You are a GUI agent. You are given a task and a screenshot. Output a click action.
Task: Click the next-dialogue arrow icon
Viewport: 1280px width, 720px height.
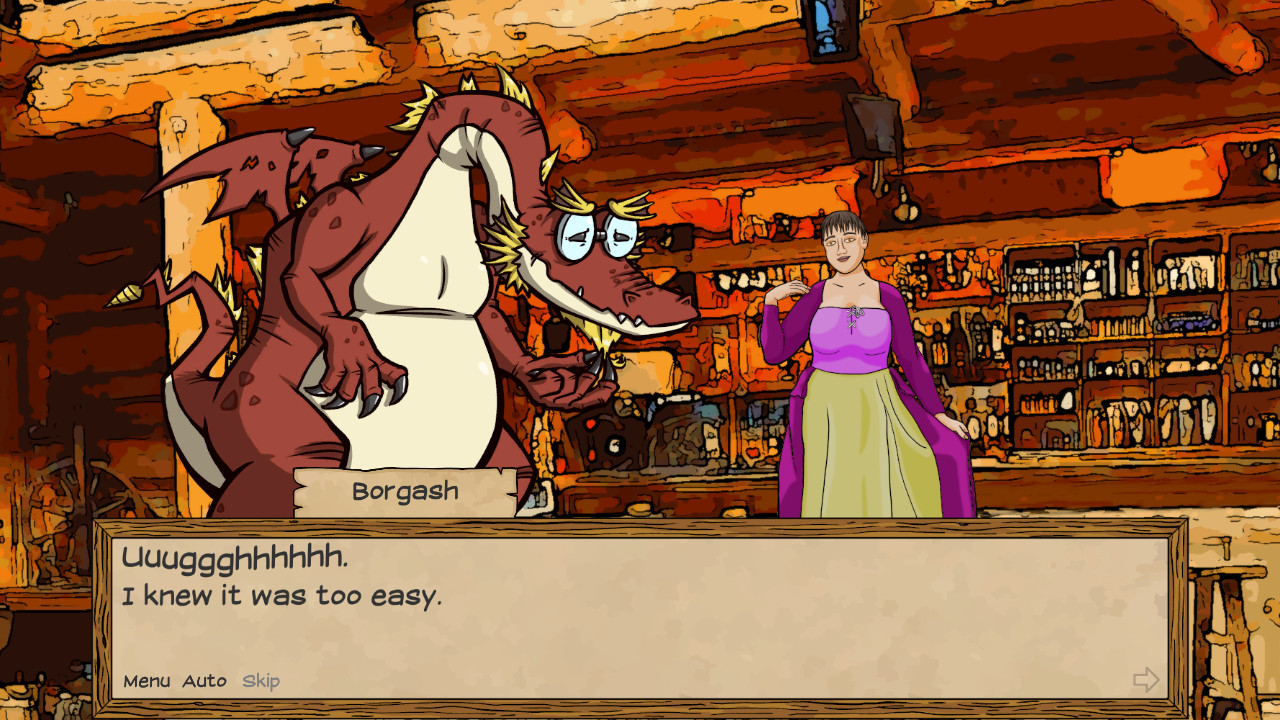tap(1144, 680)
